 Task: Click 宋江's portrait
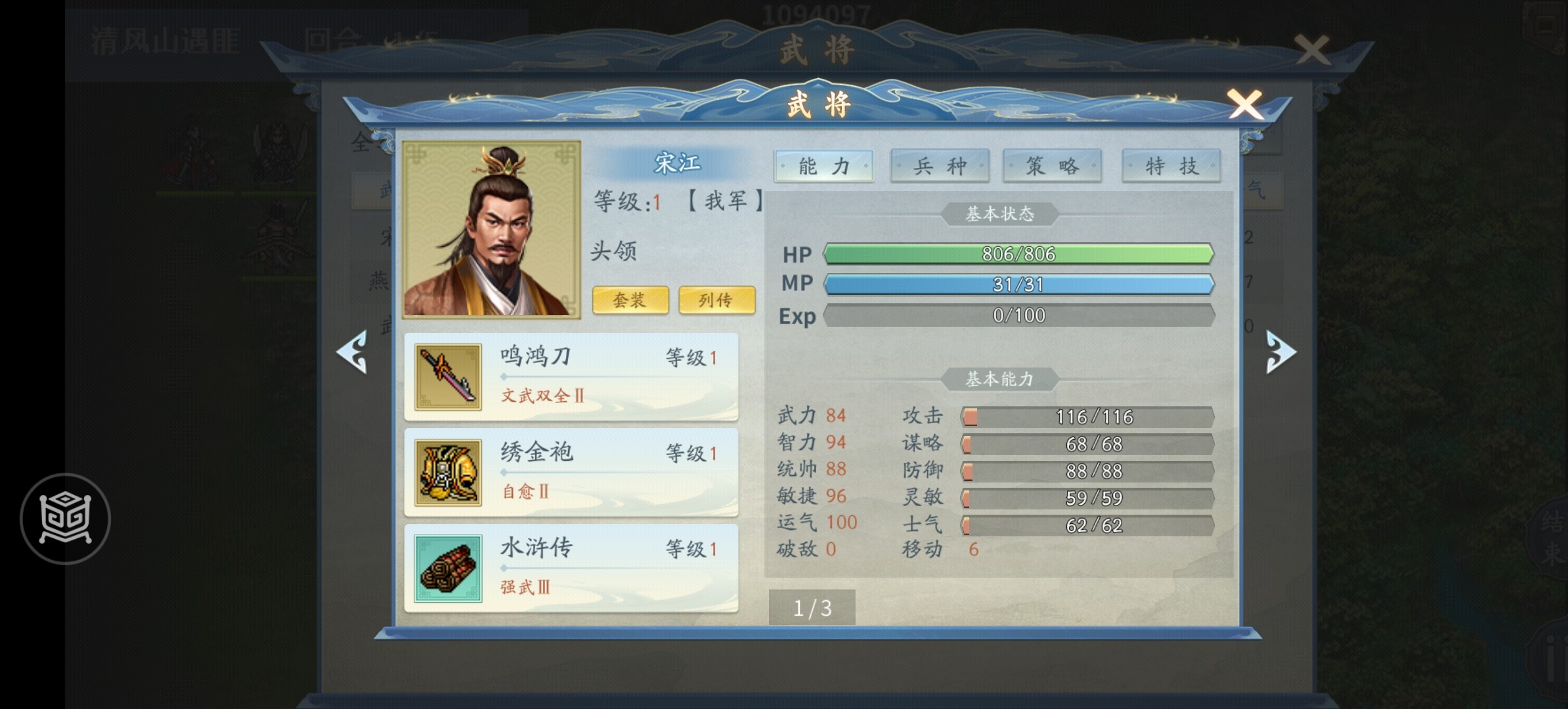491,229
